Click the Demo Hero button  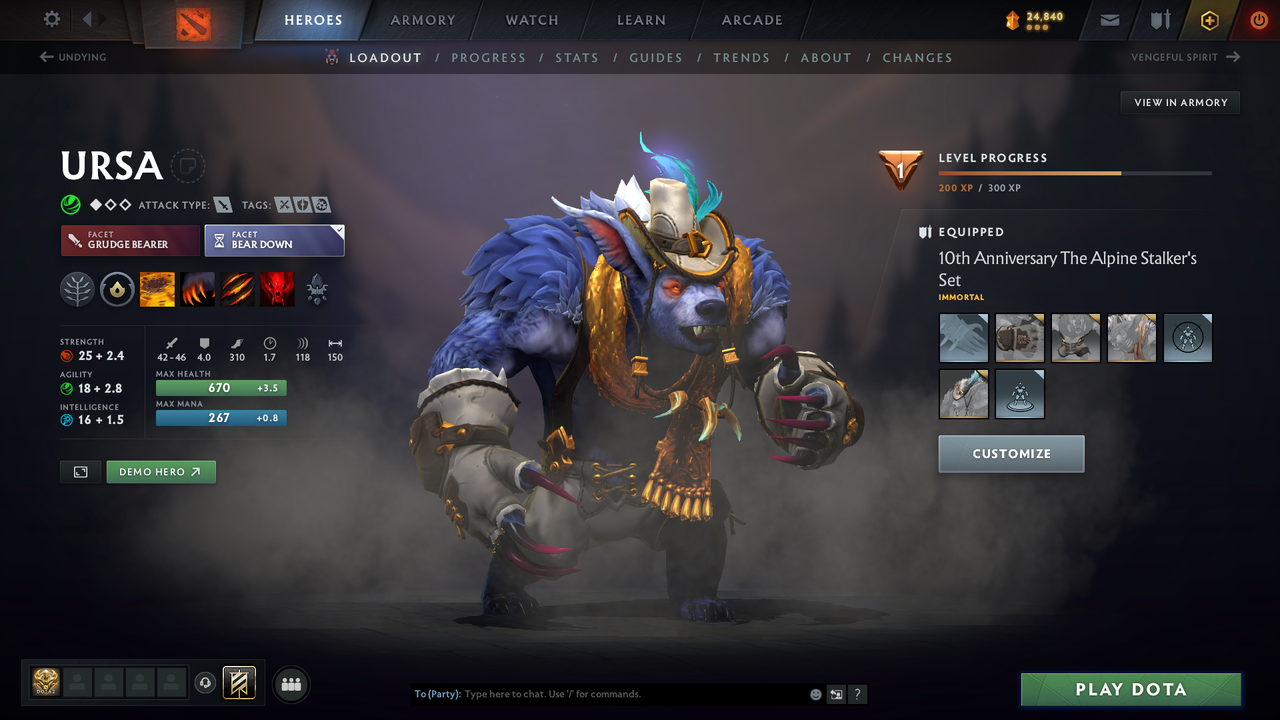tap(160, 471)
